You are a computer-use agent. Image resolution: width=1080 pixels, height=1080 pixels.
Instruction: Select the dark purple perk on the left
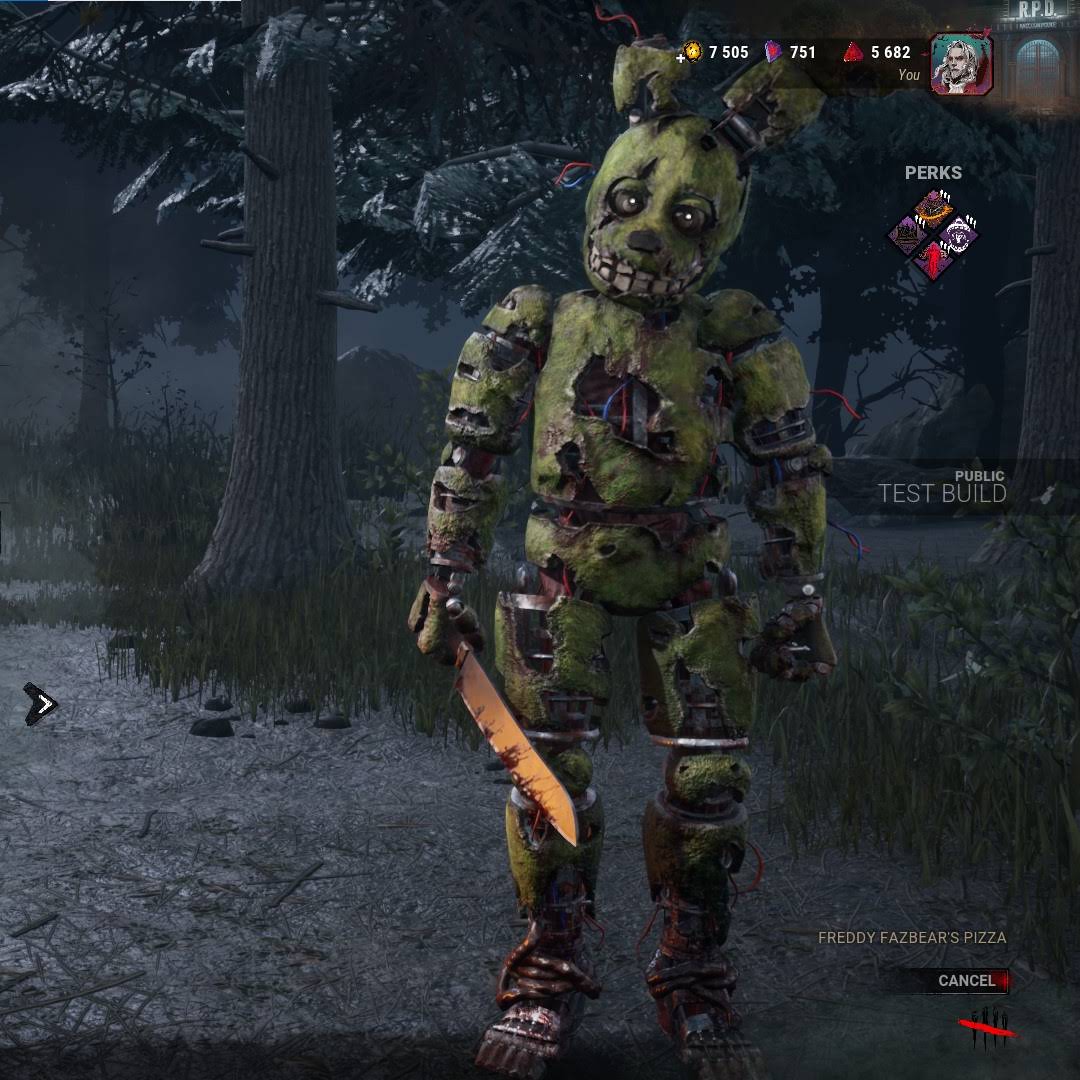click(909, 236)
